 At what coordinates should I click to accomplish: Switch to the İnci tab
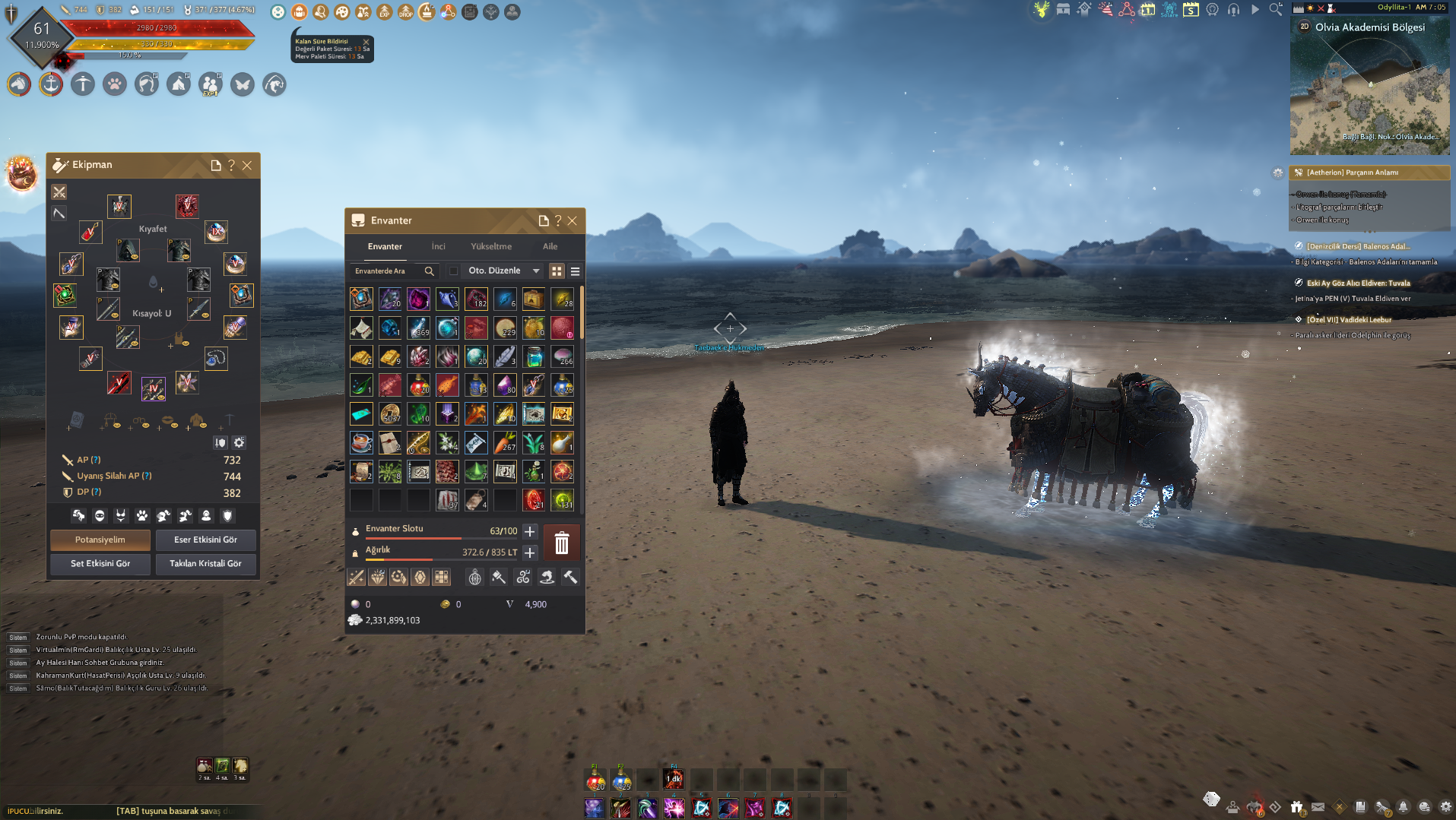(x=438, y=246)
